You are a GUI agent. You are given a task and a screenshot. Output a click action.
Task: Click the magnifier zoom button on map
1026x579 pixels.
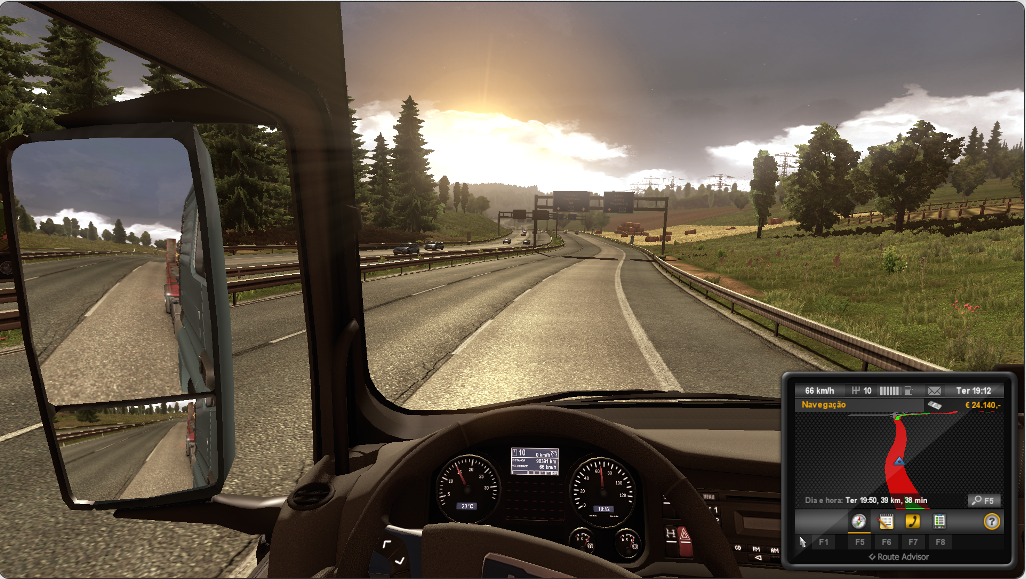coord(983,500)
